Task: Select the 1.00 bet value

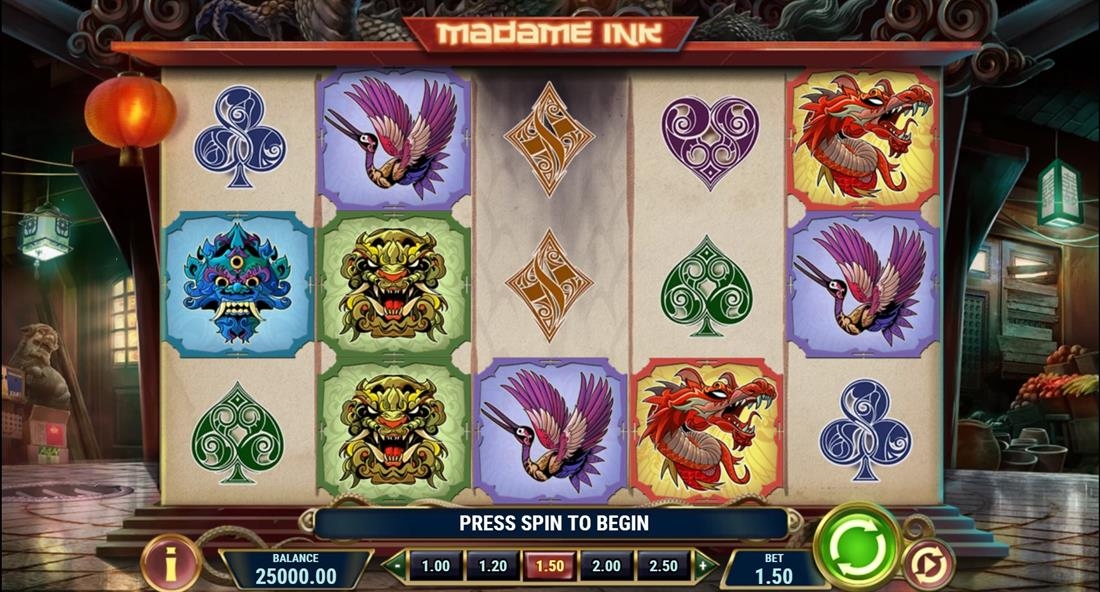Action: pos(435,566)
